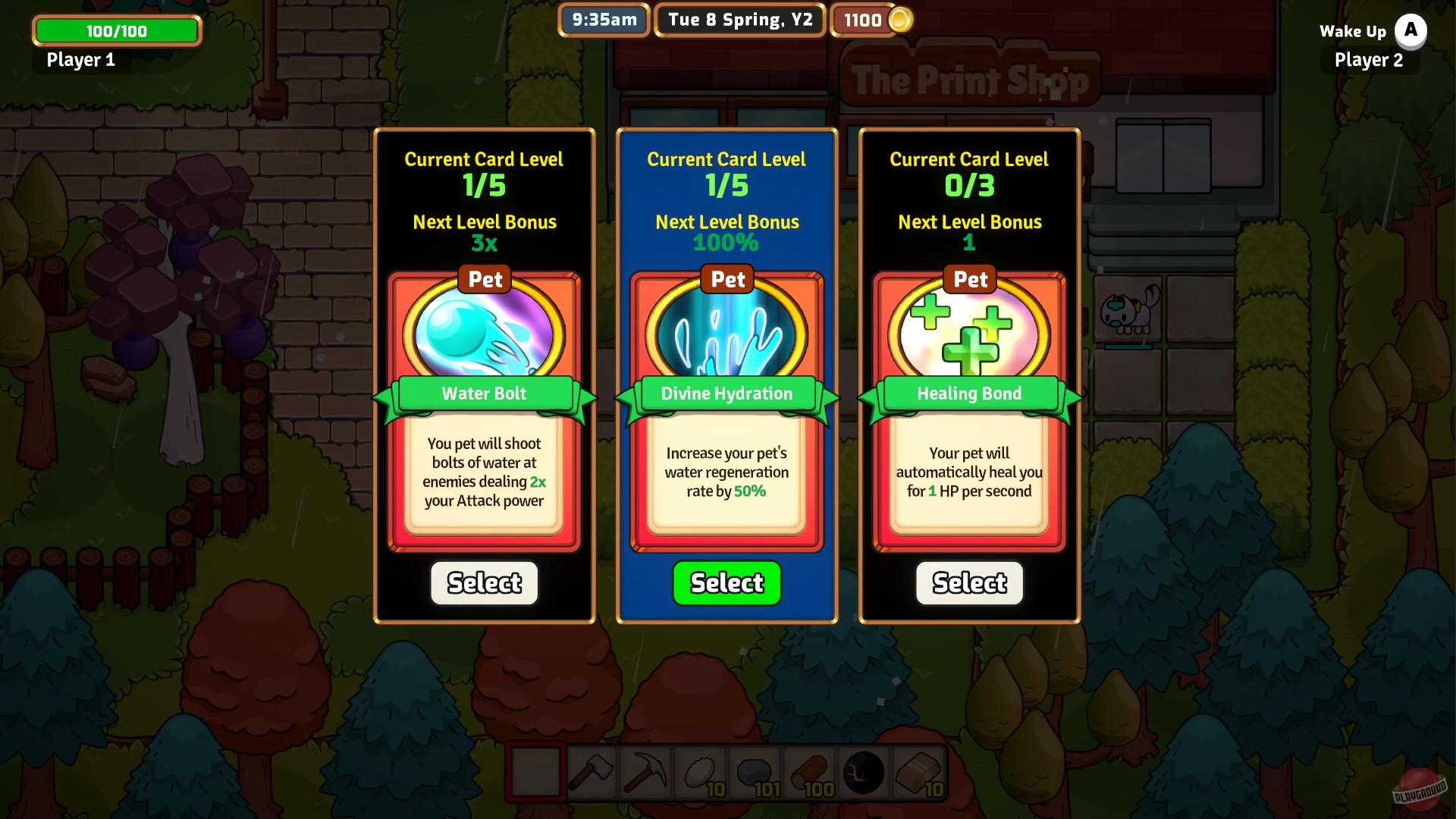The width and height of the screenshot is (1456, 819).
Task: Select the pickaxe in the hotbar
Action: pos(647,772)
